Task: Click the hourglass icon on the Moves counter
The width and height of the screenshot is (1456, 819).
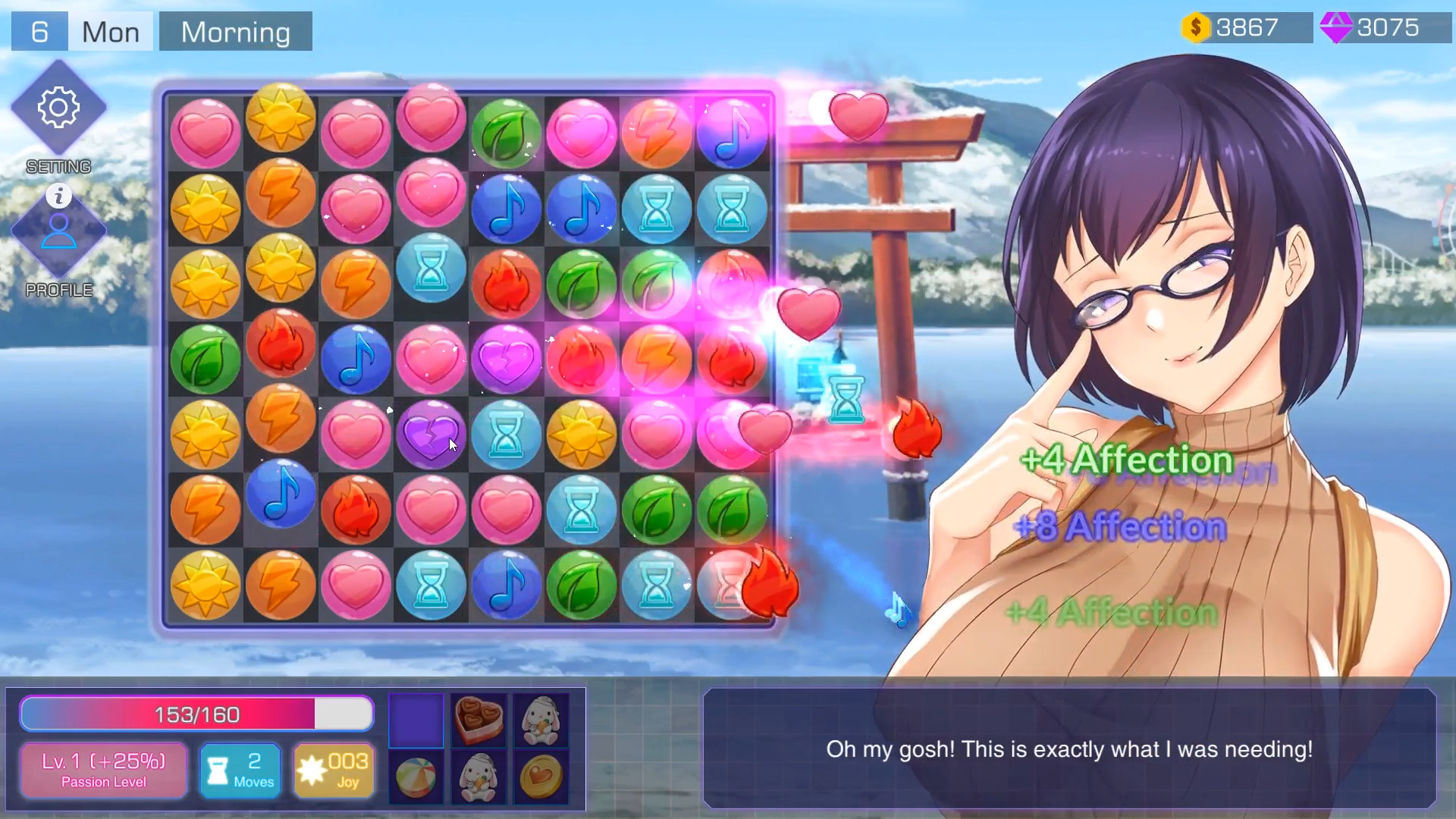Action: [218, 770]
